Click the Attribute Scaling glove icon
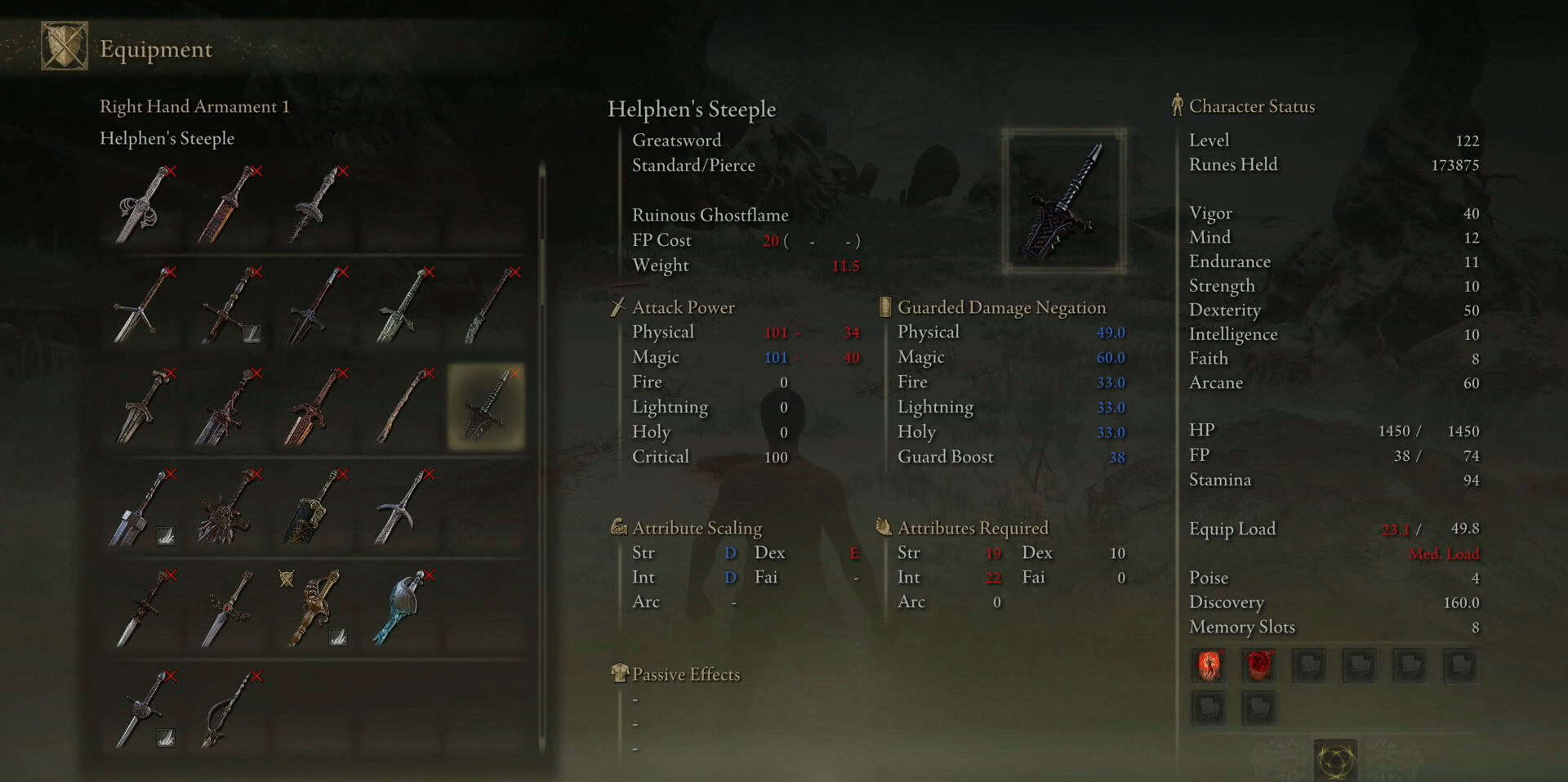 tap(619, 528)
